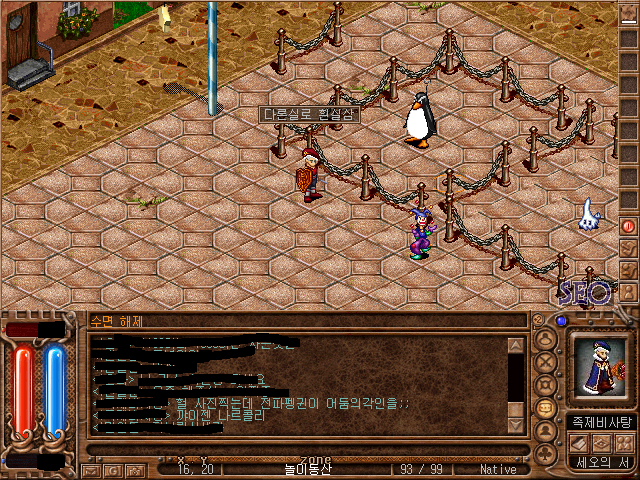Open the character silhouette menu button

pyautogui.click(x=545, y=340)
